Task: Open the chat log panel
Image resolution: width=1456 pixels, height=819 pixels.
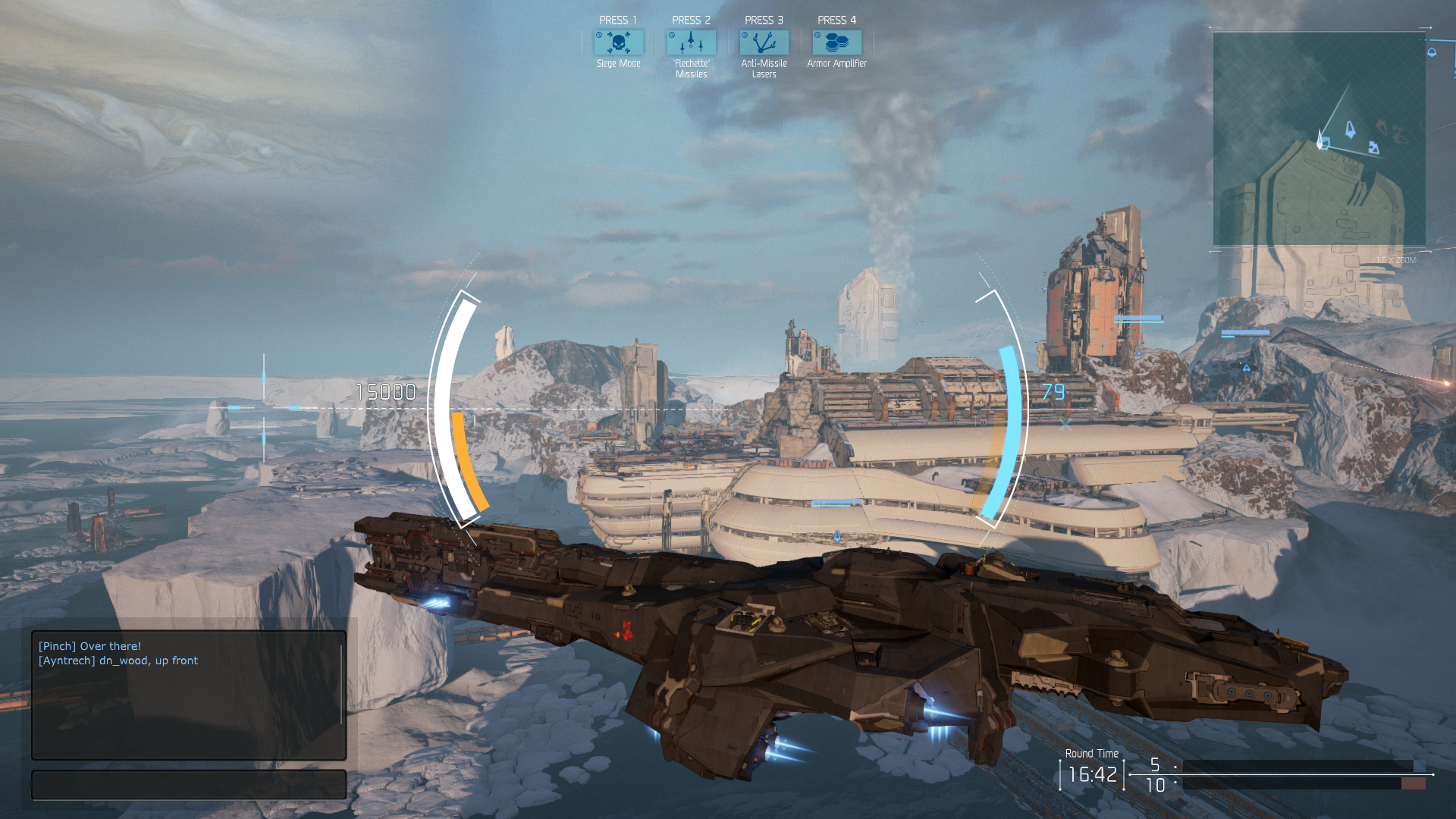Action: click(189, 695)
